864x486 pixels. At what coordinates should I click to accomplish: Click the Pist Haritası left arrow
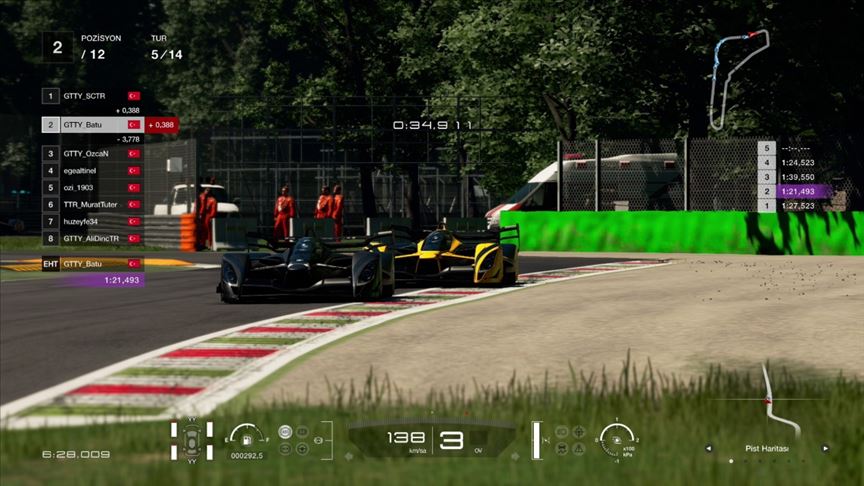(x=708, y=449)
